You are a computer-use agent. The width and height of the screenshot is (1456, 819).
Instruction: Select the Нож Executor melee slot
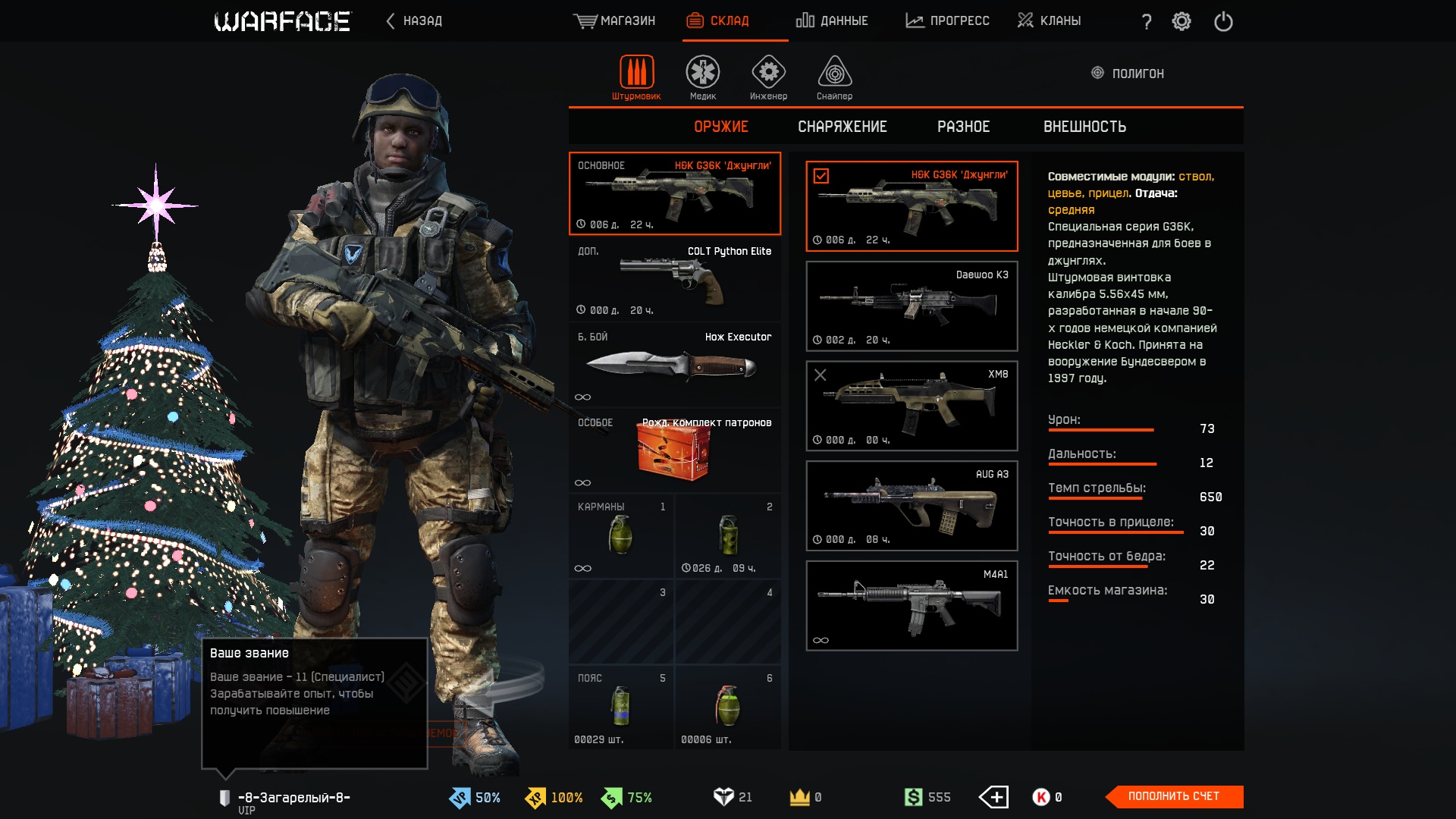click(674, 366)
